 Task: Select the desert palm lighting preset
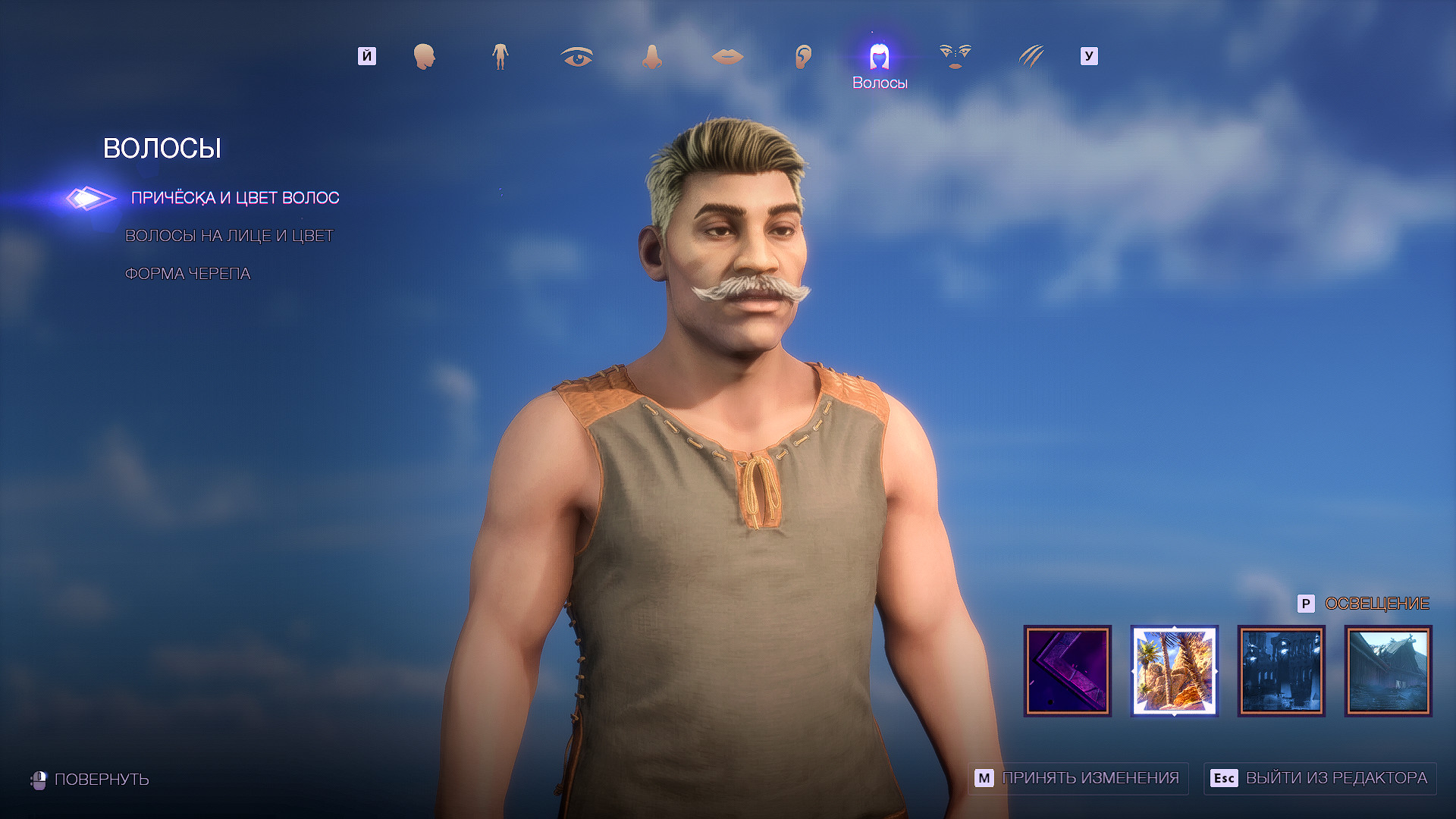pos(1174,670)
